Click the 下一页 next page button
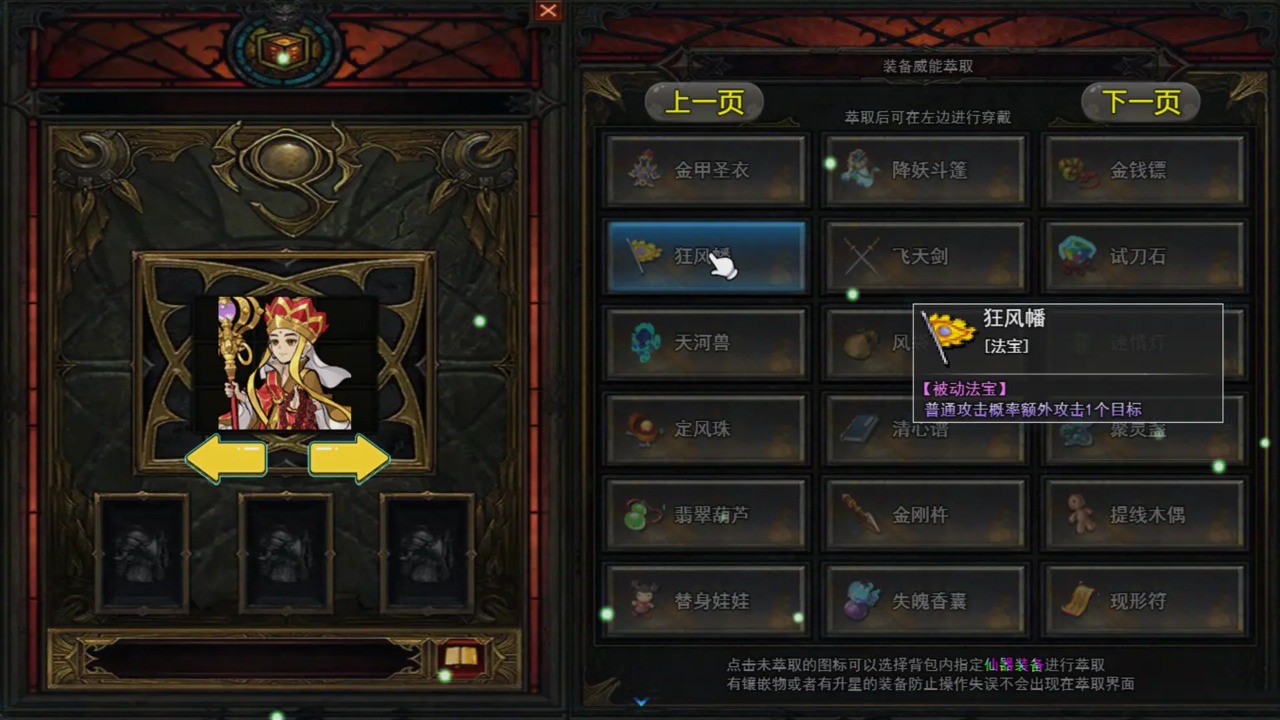This screenshot has width=1280, height=720. [x=1139, y=101]
